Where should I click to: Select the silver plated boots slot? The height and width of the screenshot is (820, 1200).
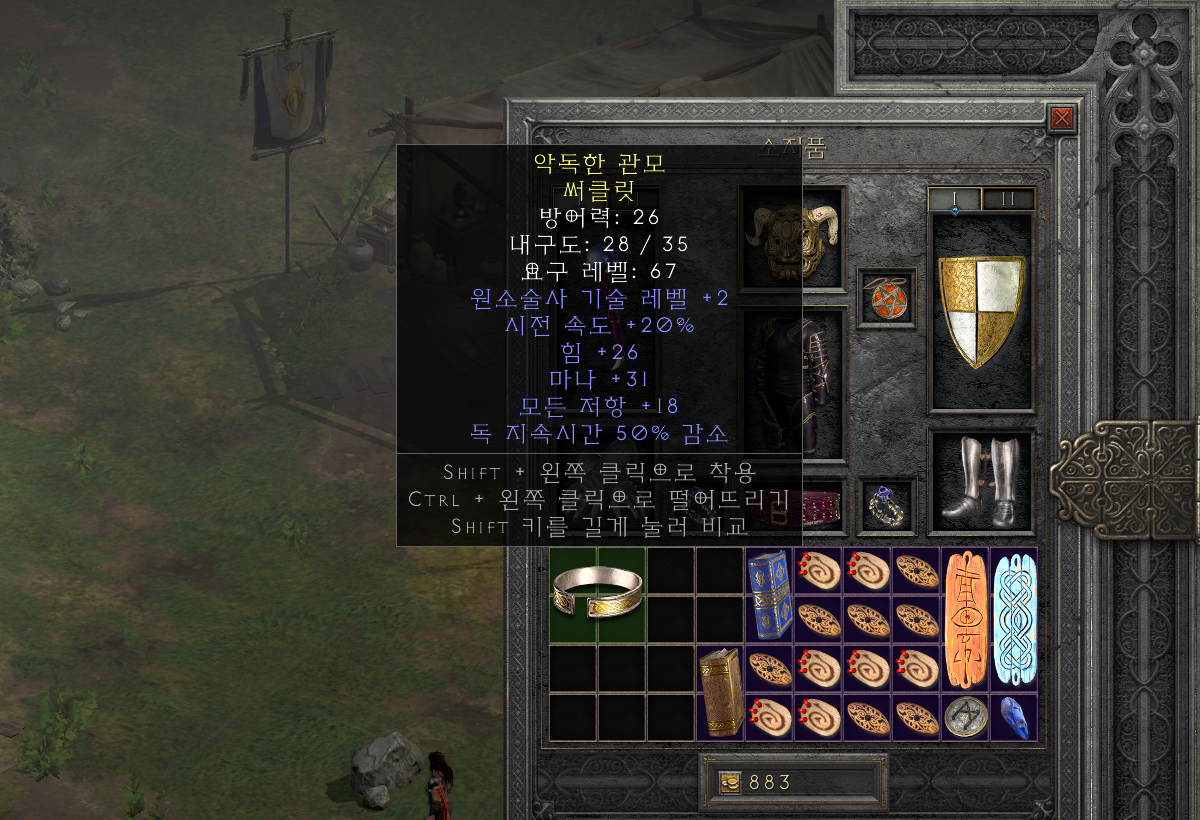(981, 482)
